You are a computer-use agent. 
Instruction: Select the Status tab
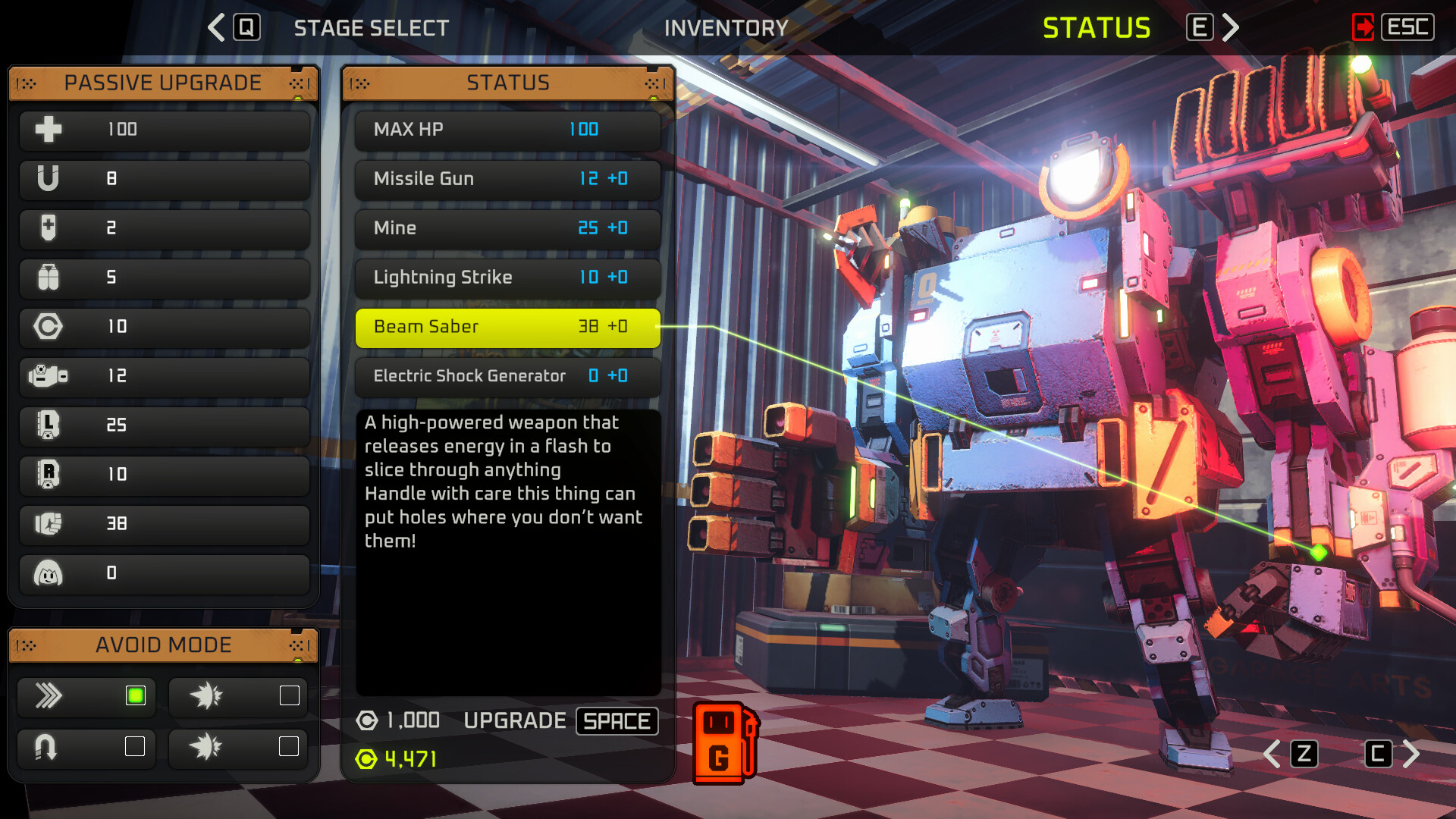click(x=1096, y=28)
